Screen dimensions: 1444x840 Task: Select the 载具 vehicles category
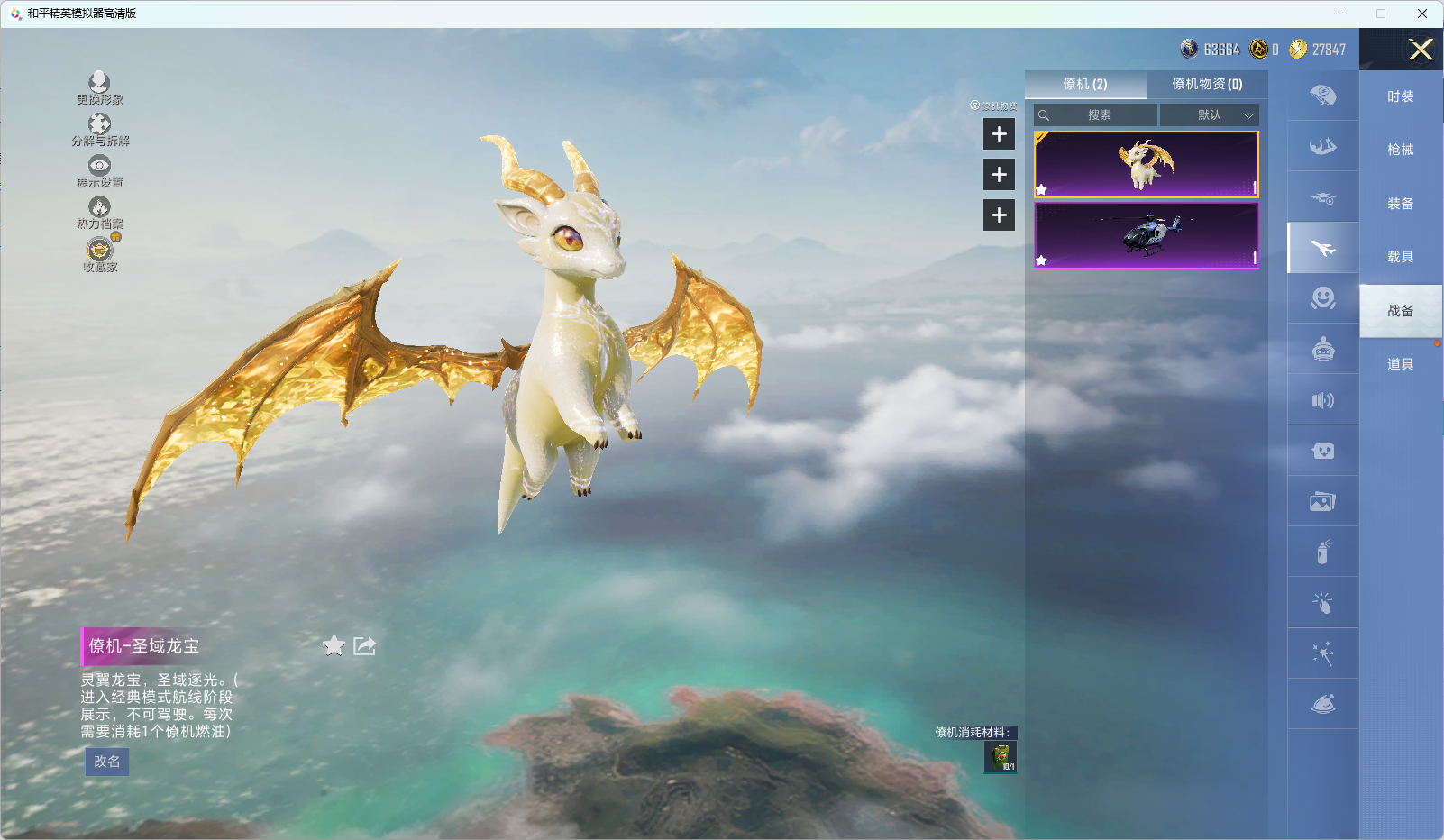pyautogui.click(x=1400, y=257)
